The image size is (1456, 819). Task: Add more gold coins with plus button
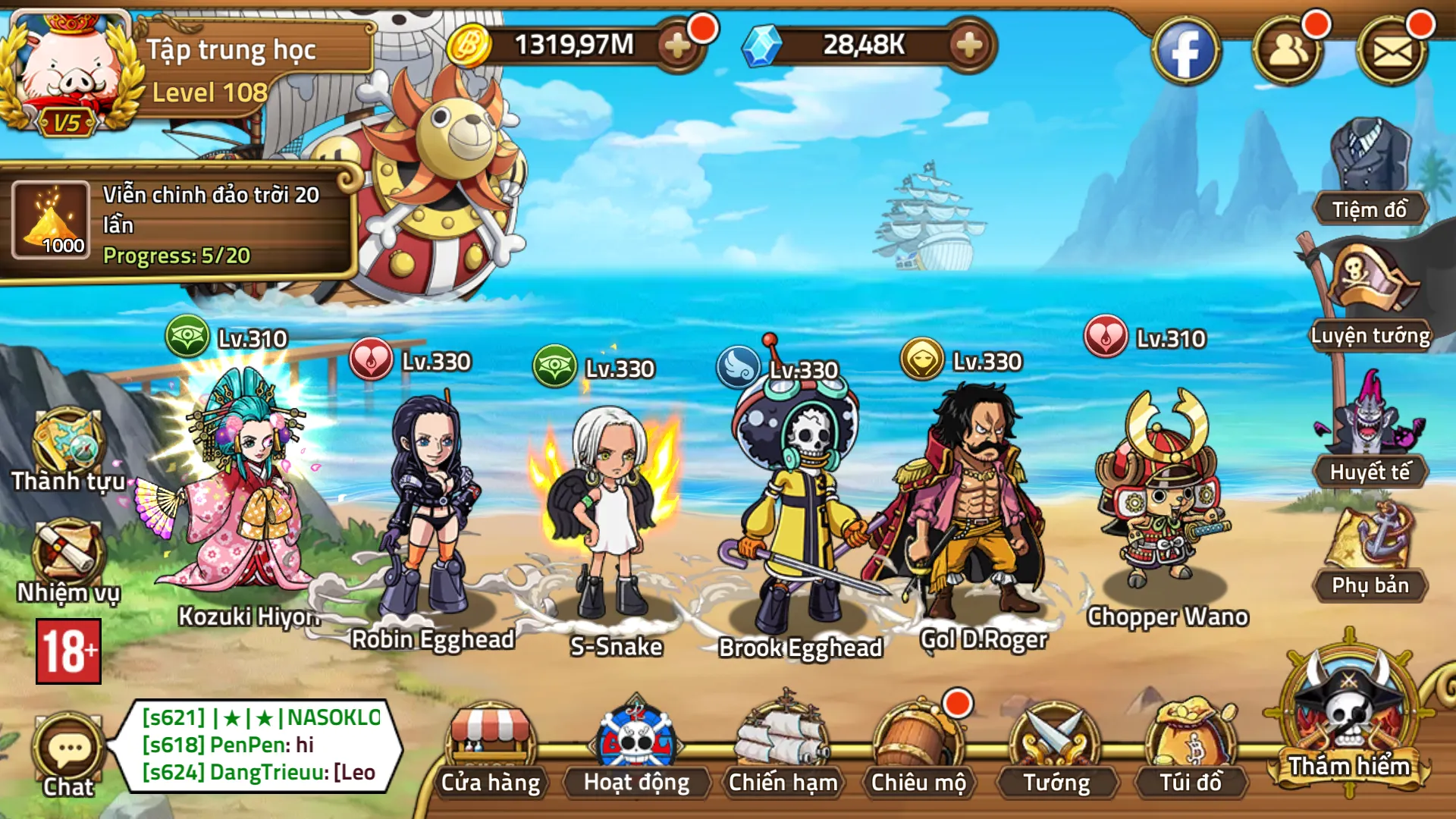coord(676,46)
